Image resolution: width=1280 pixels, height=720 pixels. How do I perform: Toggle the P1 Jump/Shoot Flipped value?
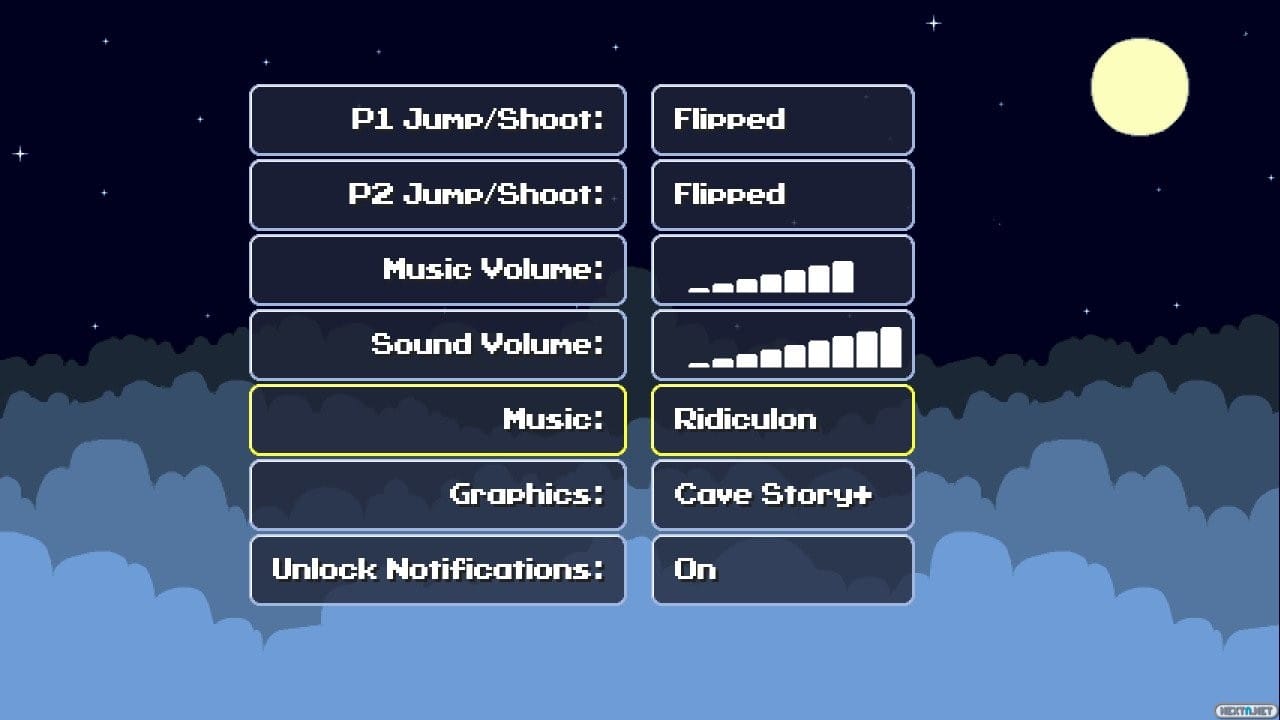[x=783, y=120]
